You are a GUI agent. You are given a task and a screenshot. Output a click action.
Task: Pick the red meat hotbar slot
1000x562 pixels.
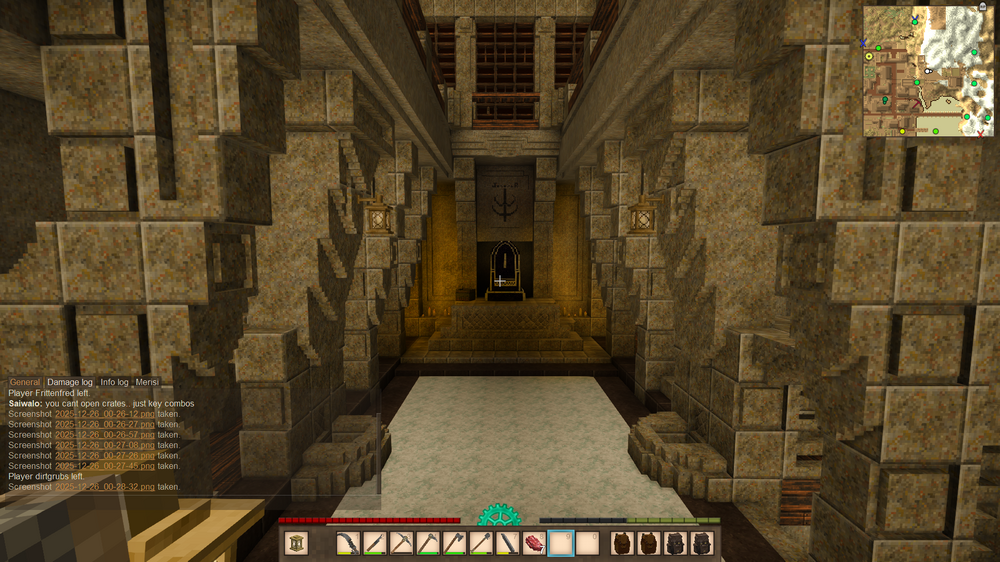[534, 543]
